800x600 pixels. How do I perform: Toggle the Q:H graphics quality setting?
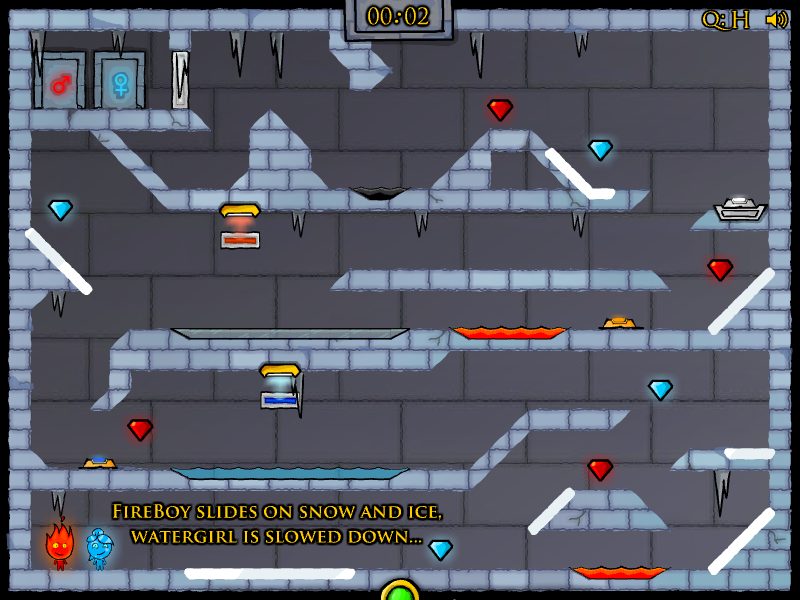(725, 19)
